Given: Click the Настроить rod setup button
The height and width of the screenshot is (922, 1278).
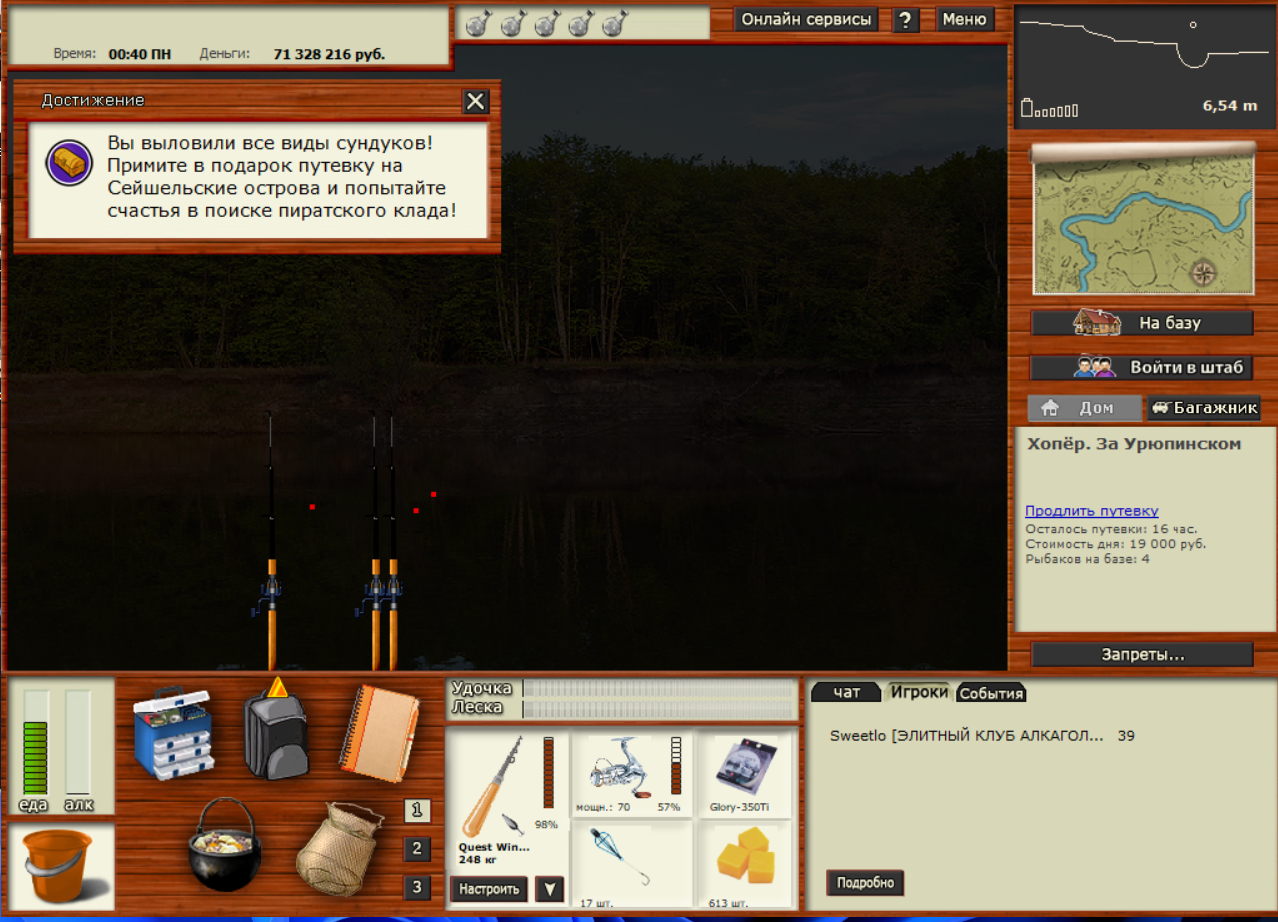Looking at the screenshot, I should [x=489, y=888].
